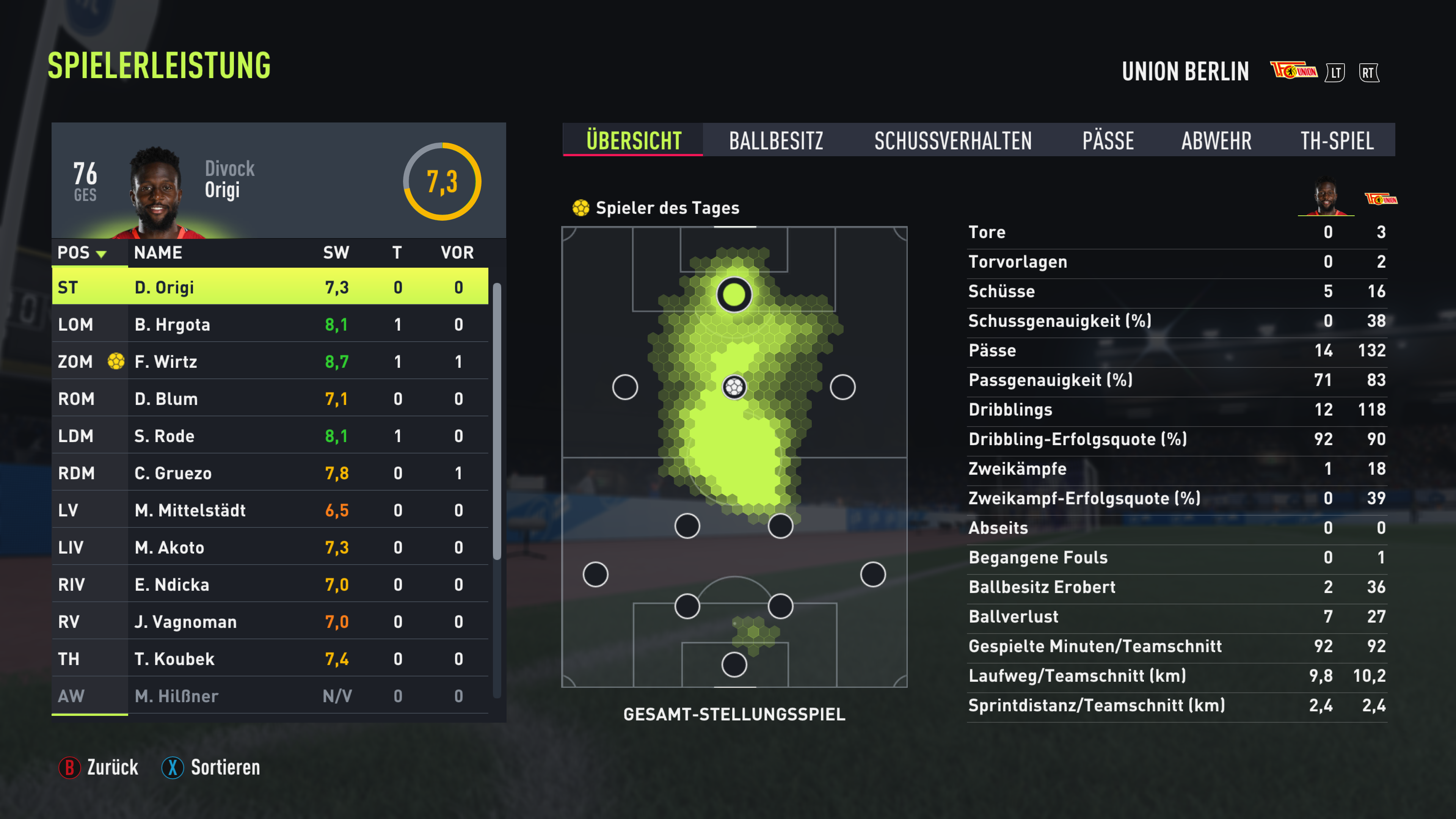Select the Übersicht tab
1456x819 pixels.
[x=634, y=140]
